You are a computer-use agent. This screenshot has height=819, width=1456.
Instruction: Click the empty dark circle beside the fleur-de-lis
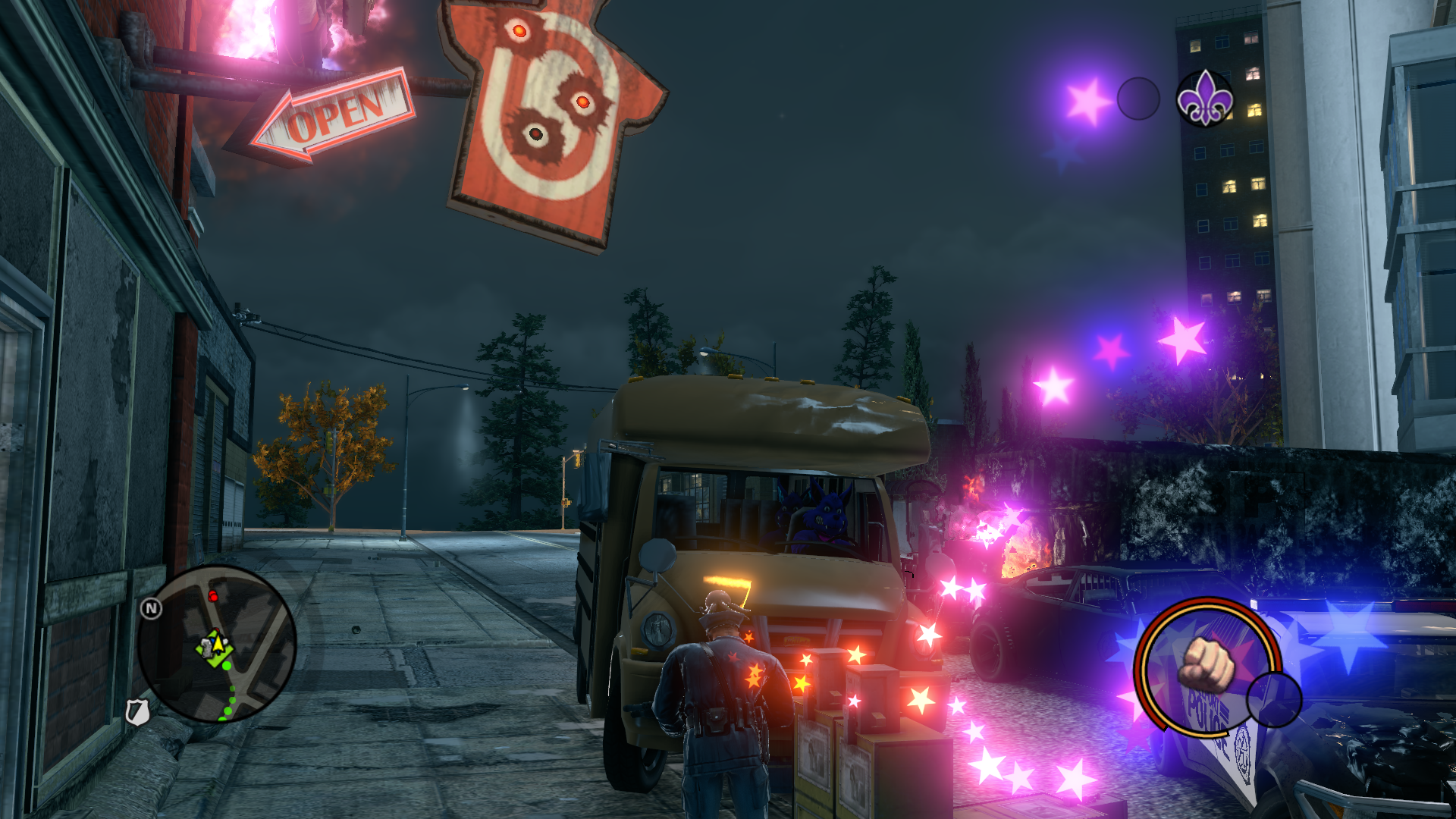(1138, 99)
